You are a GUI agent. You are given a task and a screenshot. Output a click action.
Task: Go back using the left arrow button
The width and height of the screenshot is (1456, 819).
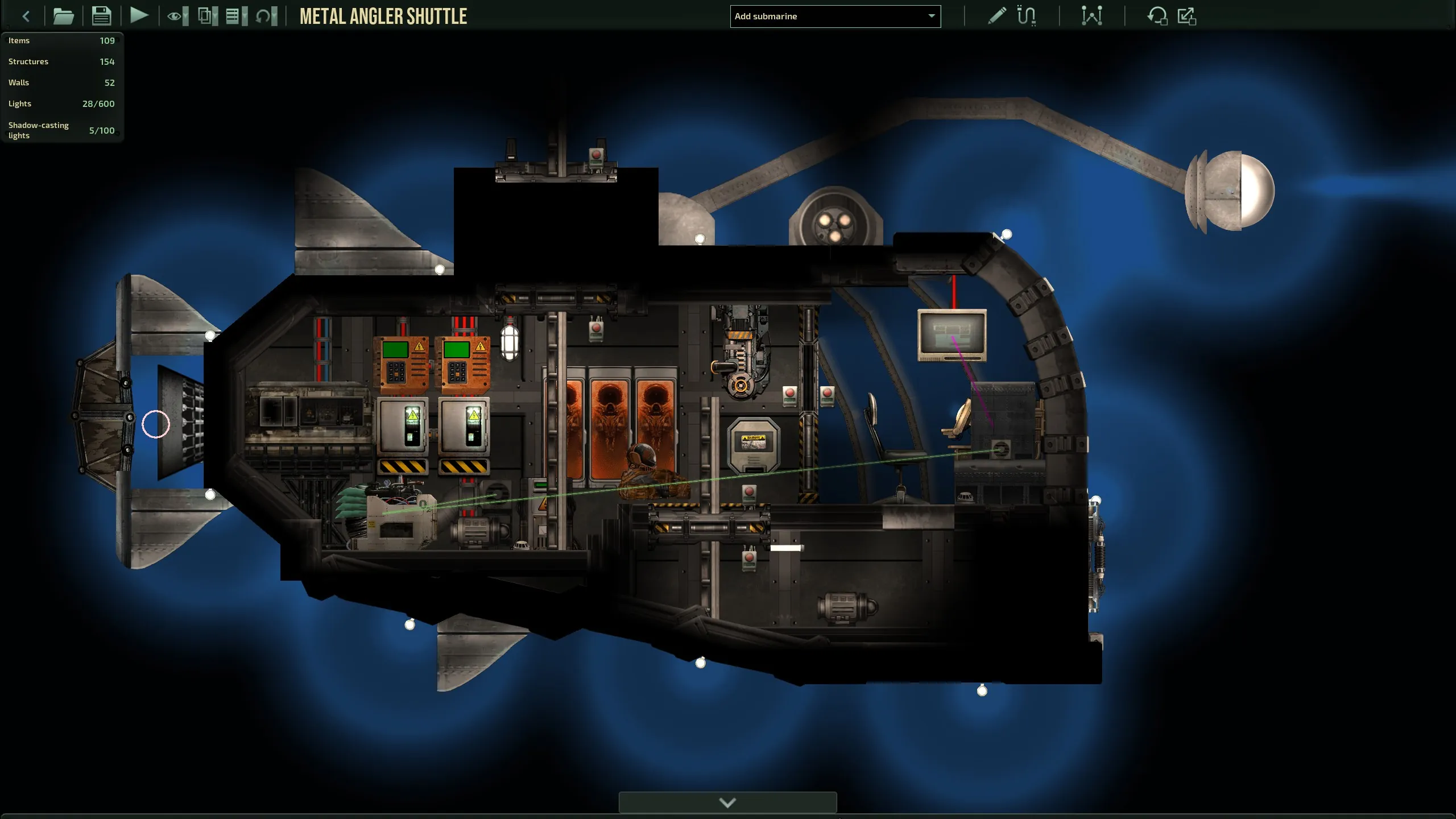pyautogui.click(x=26, y=16)
